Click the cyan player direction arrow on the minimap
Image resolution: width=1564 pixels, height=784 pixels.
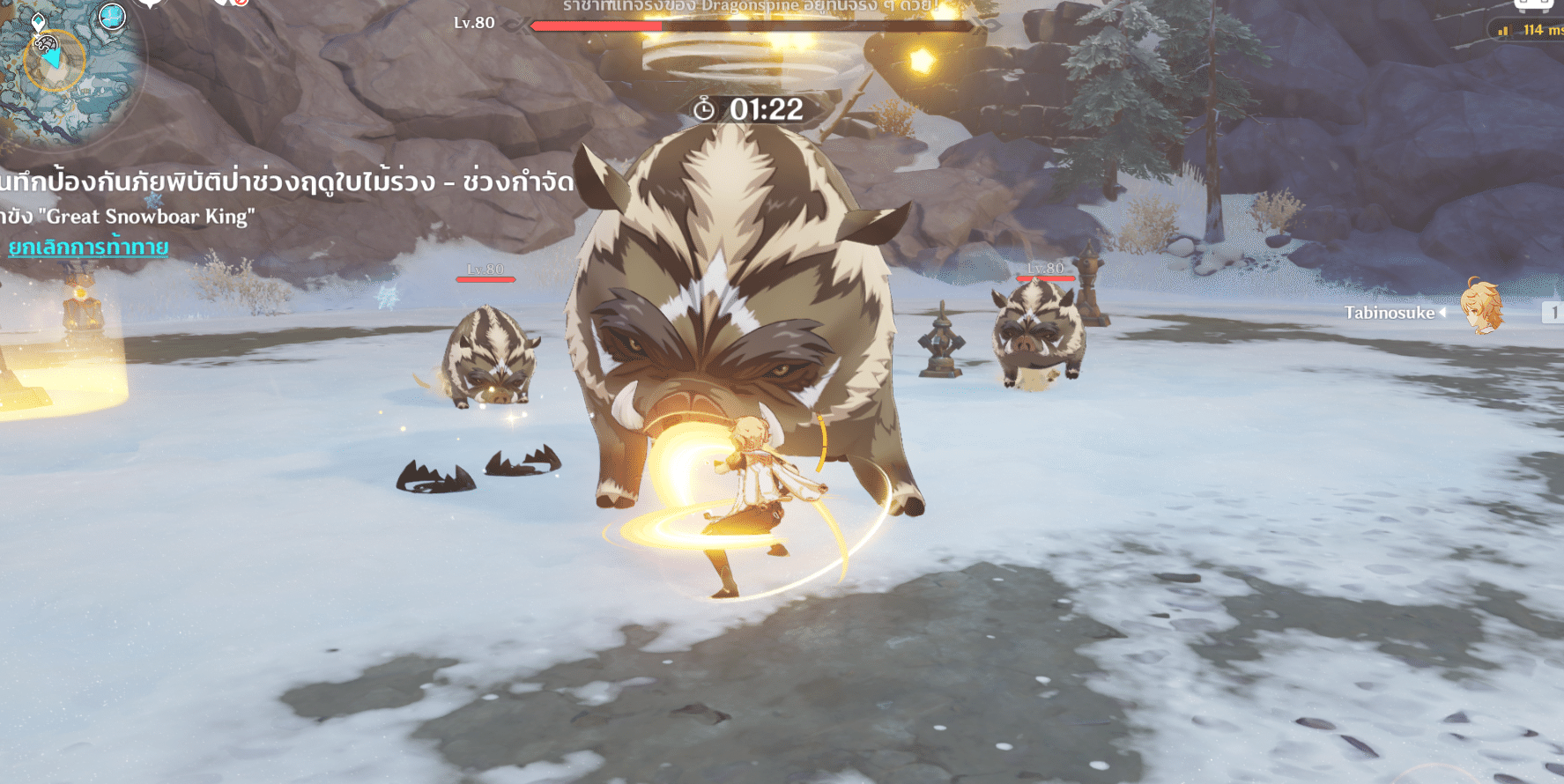[x=52, y=59]
